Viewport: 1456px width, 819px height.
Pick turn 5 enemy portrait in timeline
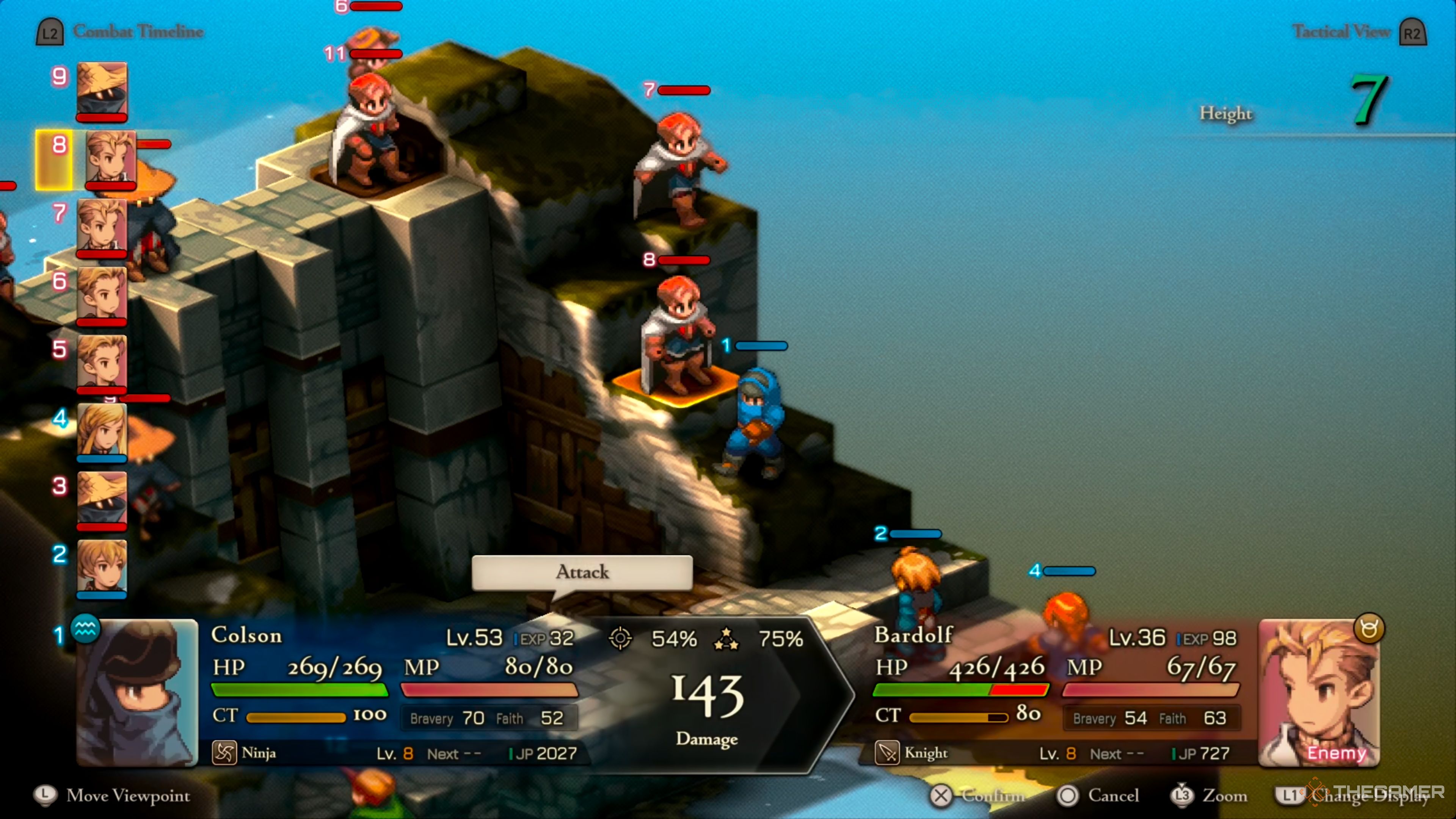102,362
